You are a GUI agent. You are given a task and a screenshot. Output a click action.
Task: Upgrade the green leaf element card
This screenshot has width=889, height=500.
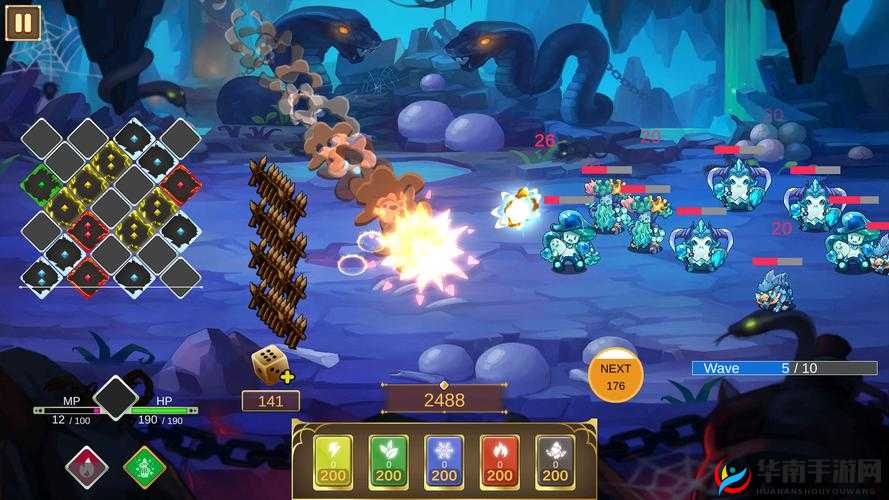[x=388, y=460]
